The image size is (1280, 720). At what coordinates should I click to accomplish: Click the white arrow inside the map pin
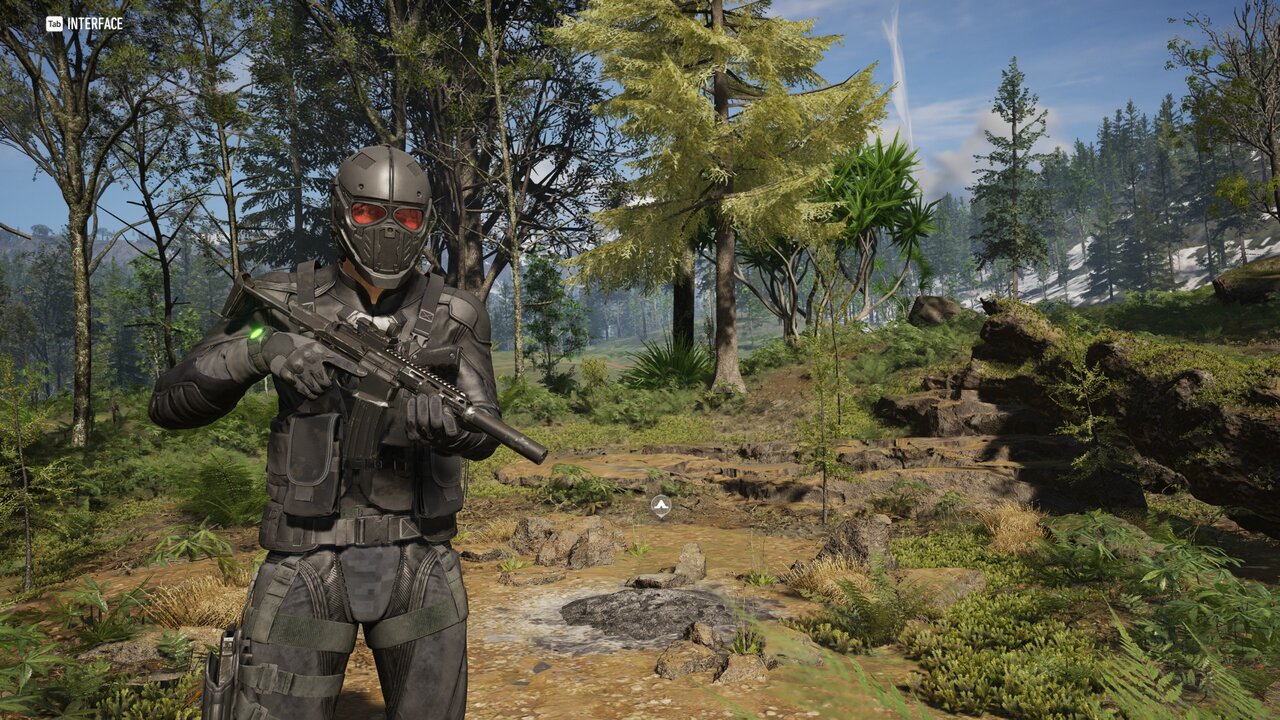click(x=659, y=506)
